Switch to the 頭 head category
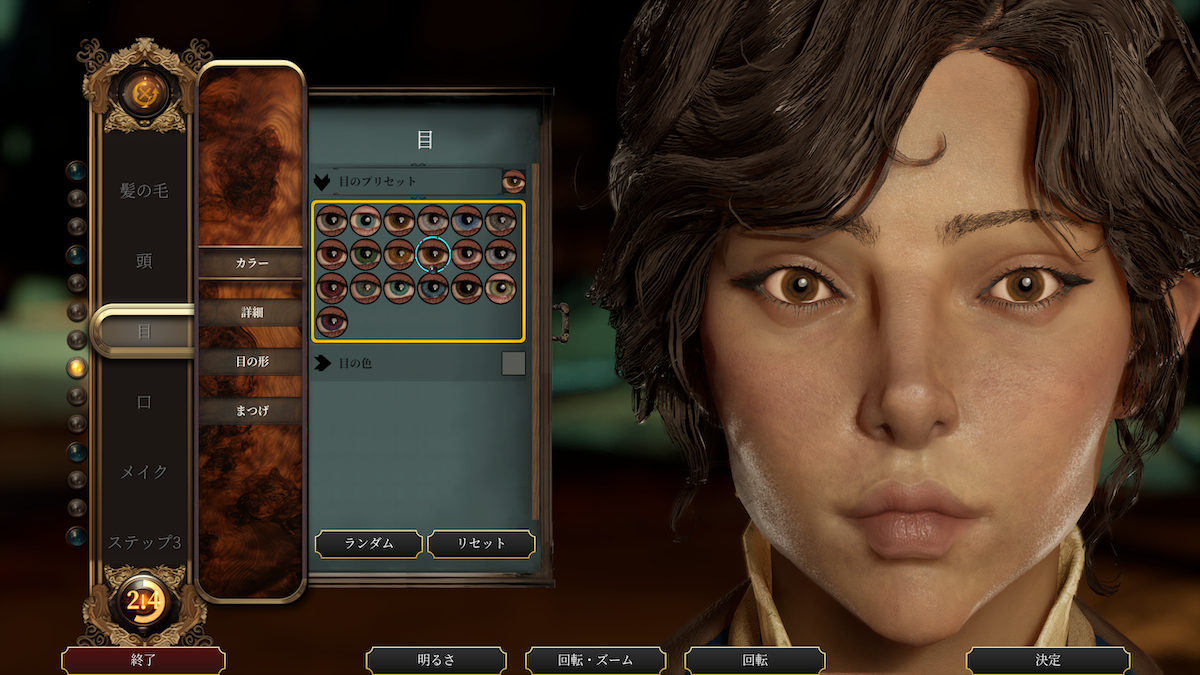This screenshot has height=675, width=1200. coord(144,261)
